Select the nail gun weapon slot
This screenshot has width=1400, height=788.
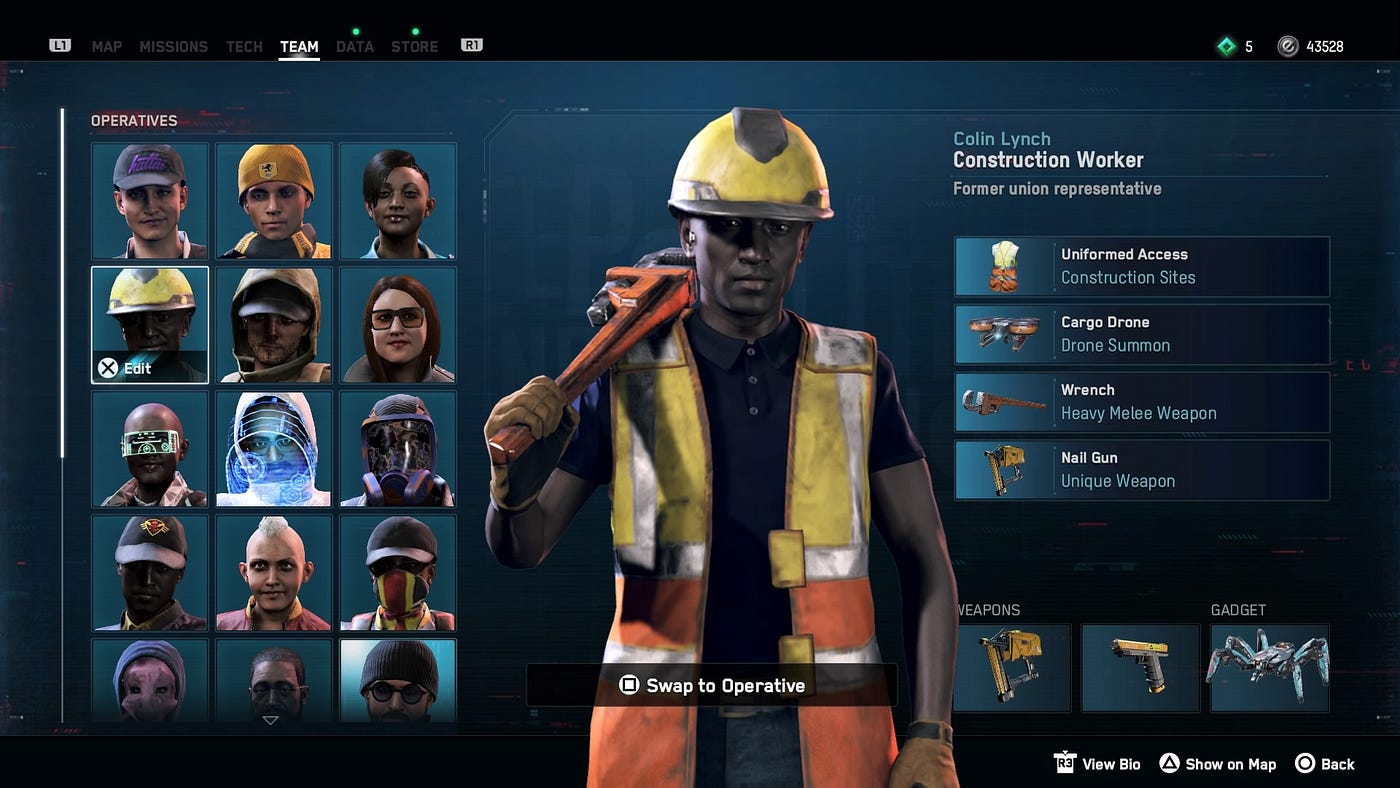1012,668
